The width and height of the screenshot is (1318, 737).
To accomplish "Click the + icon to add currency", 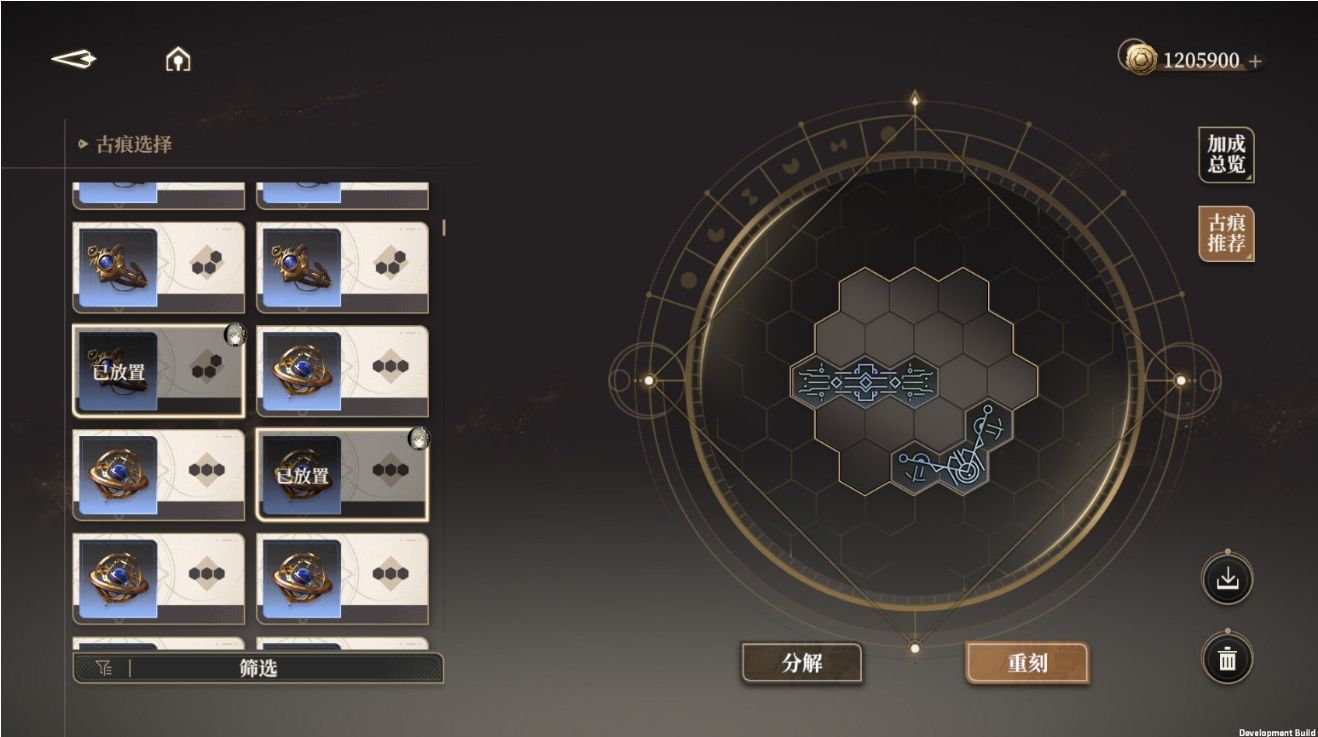I will 1254,59.
